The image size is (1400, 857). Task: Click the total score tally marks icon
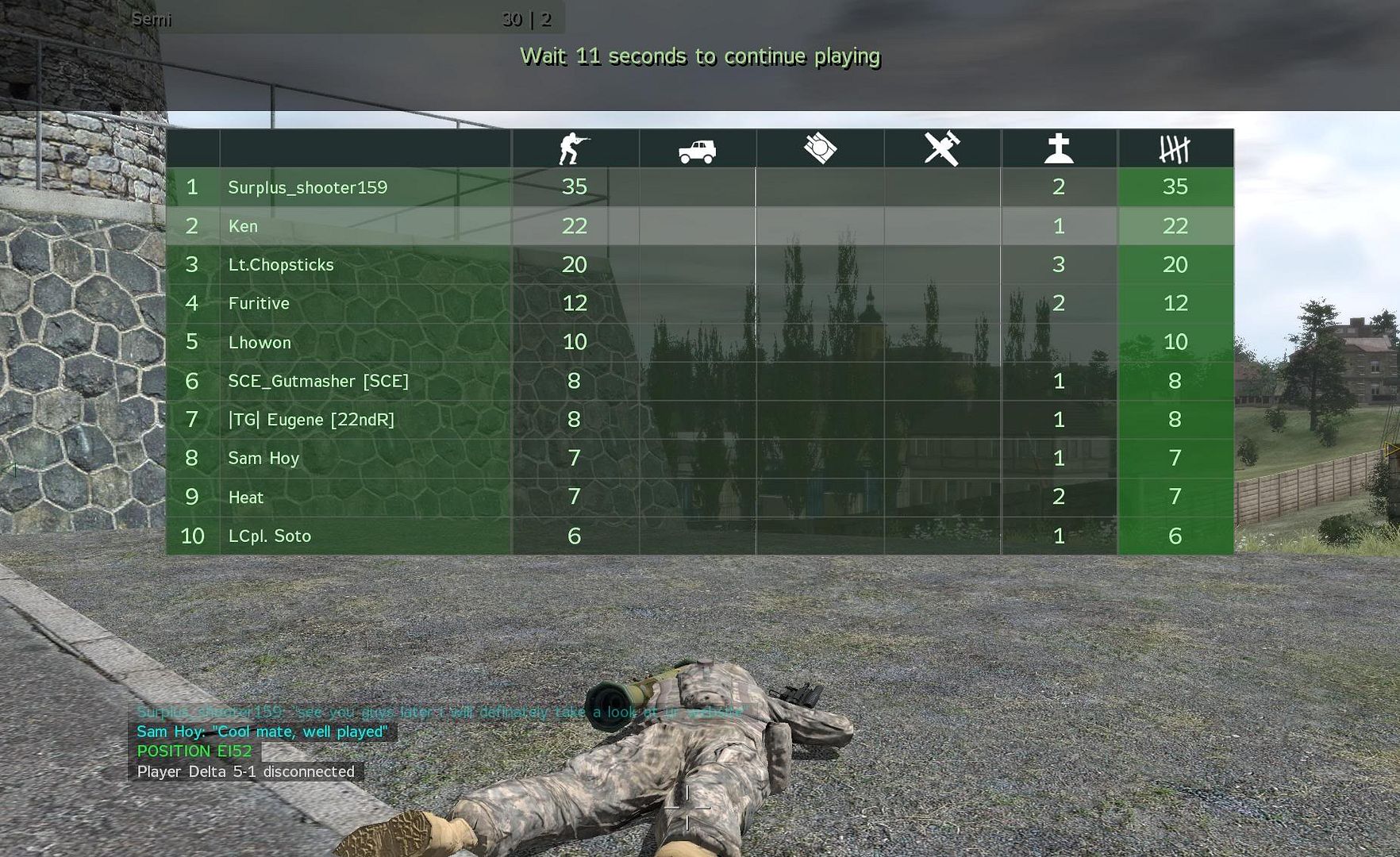pyautogui.click(x=1175, y=148)
